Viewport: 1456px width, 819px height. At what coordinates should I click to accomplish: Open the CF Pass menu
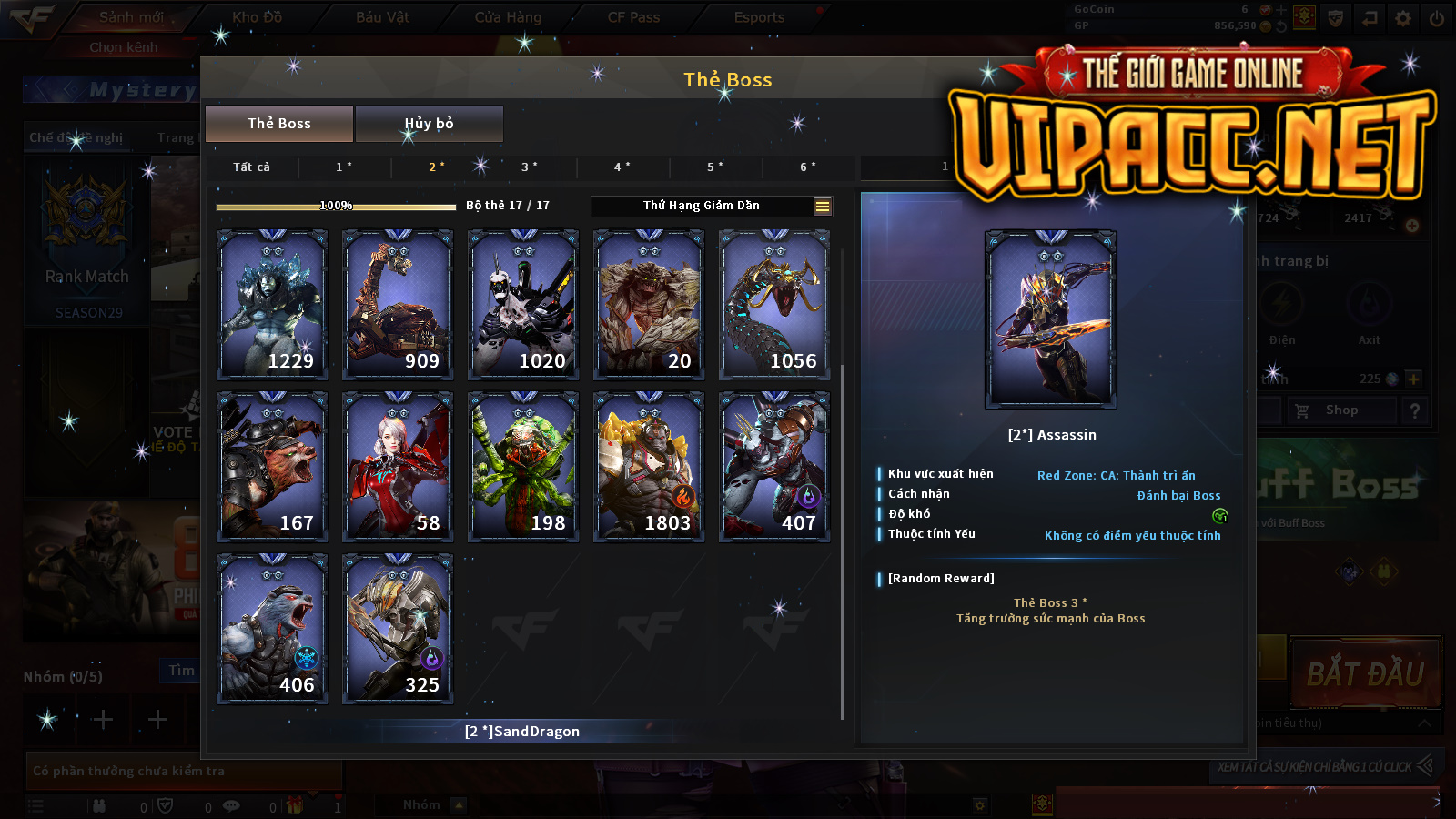pos(633,17)
